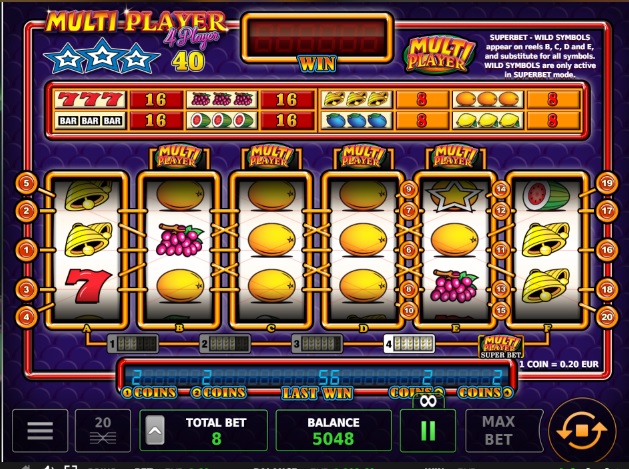Pause autoplay with the green pause button
Viewport: 629px width, 469px height.
(428, 431)
